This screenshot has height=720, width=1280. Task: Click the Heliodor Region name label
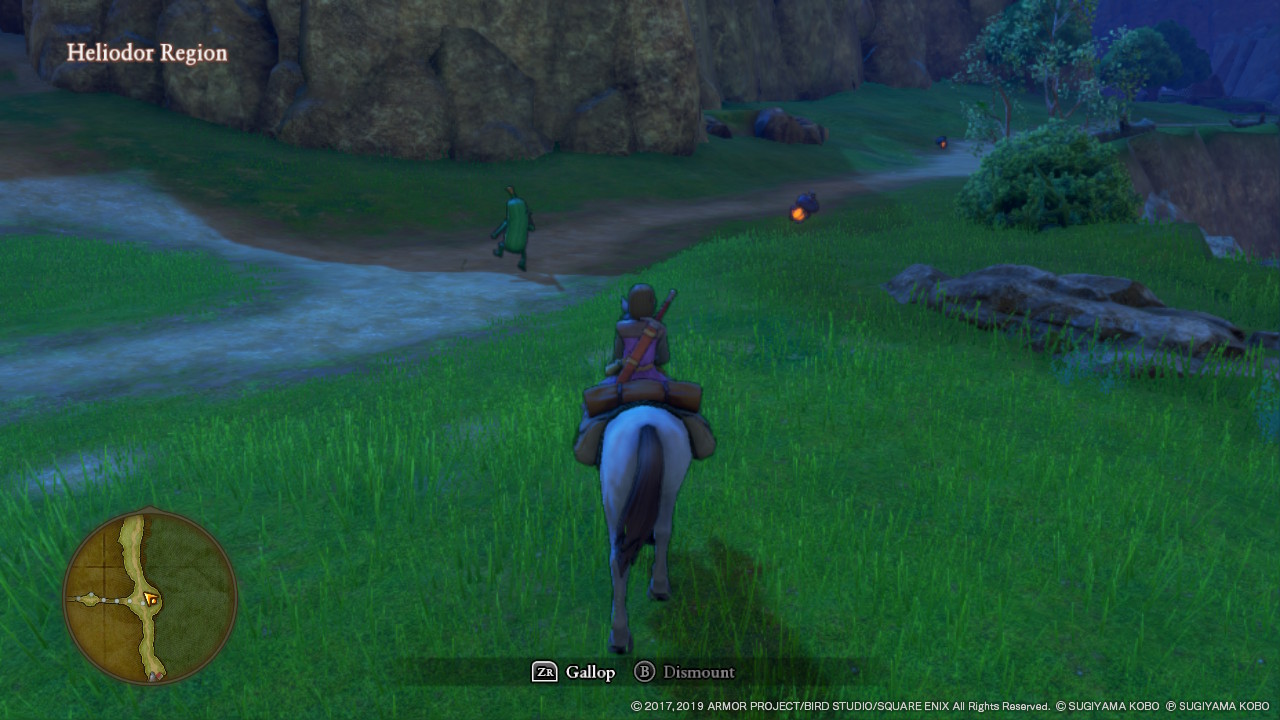[146, 53]
